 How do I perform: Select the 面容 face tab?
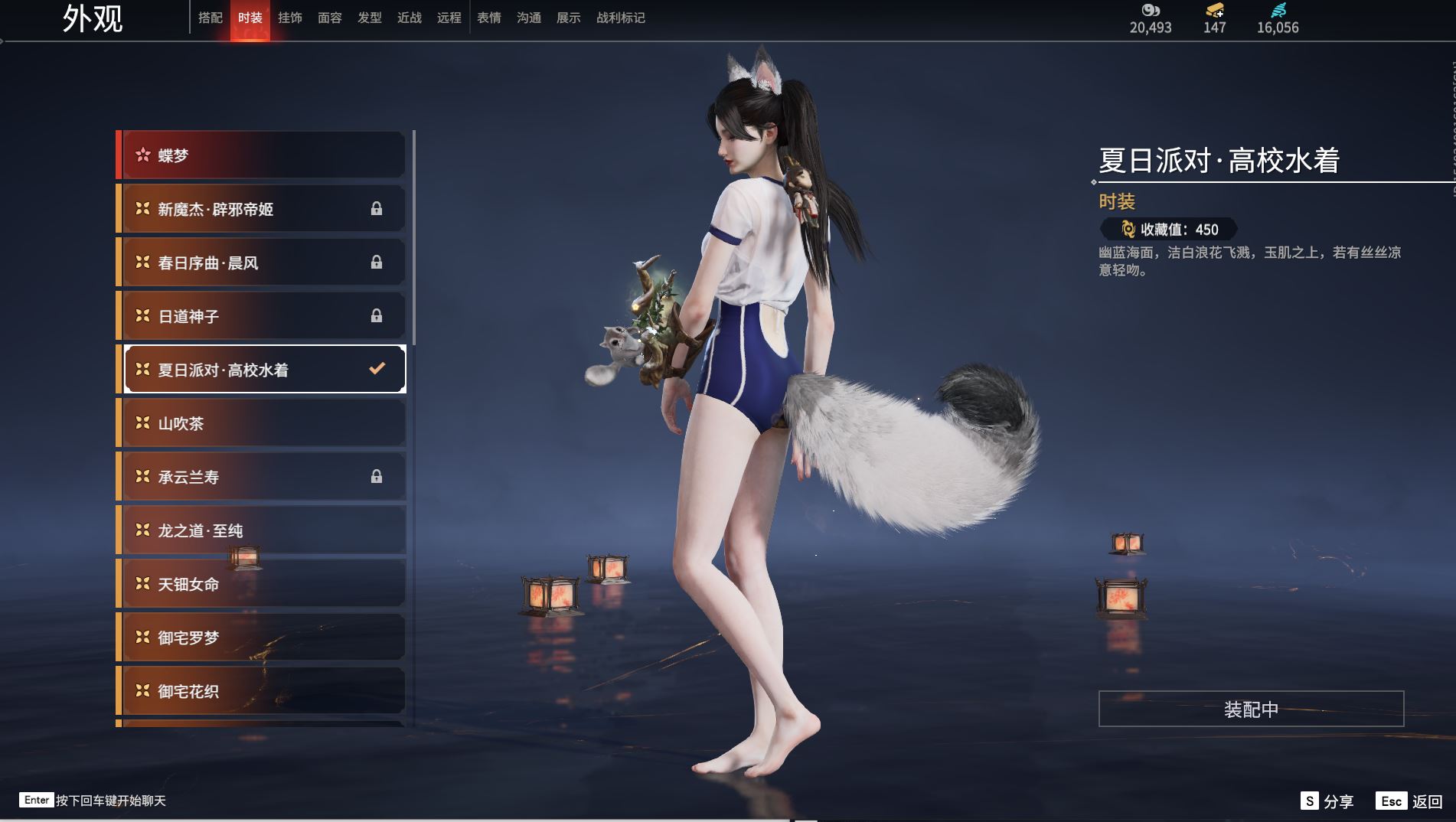click(x=330, y=18)
